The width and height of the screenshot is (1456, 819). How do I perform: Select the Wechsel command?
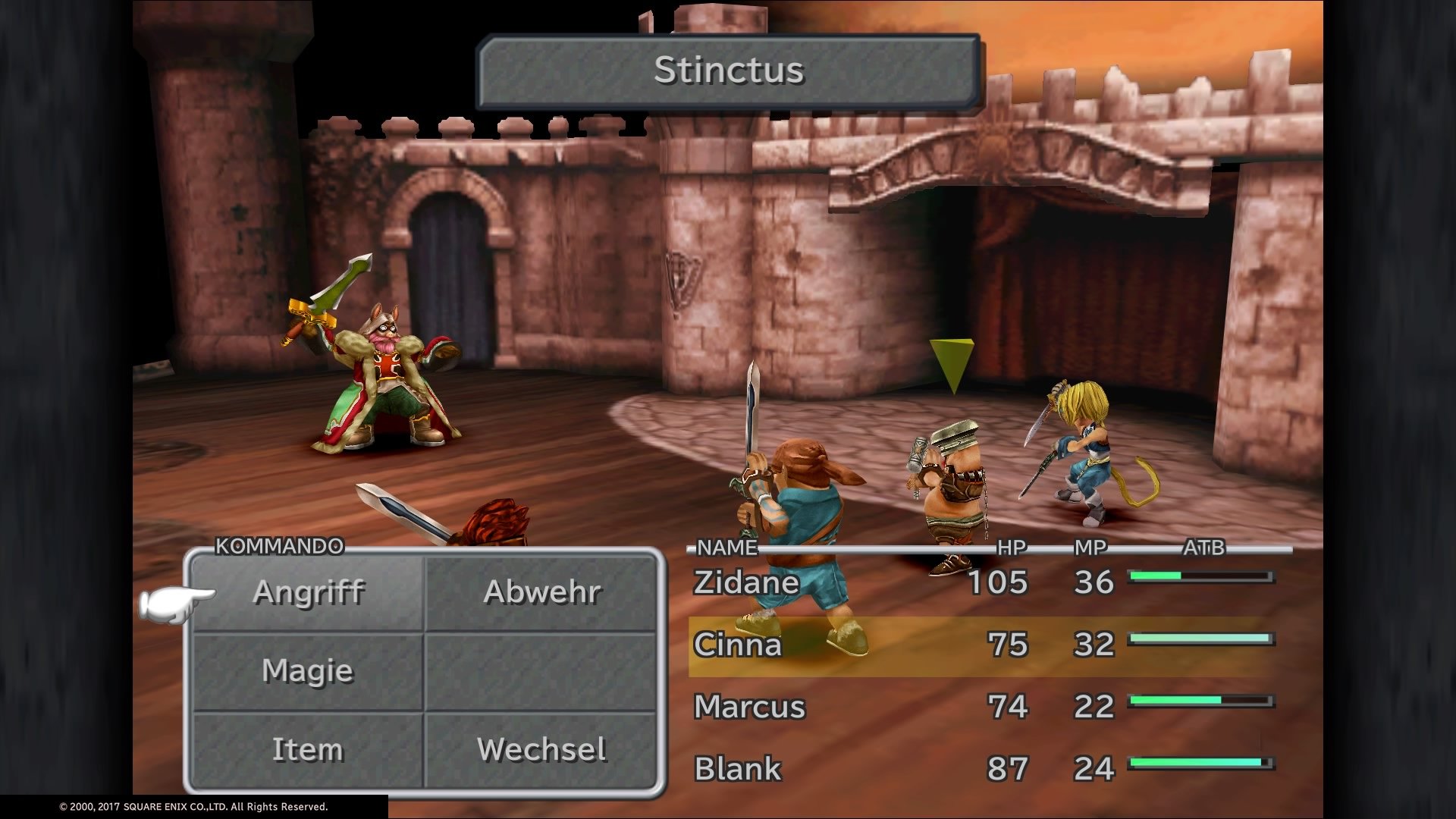541,749
